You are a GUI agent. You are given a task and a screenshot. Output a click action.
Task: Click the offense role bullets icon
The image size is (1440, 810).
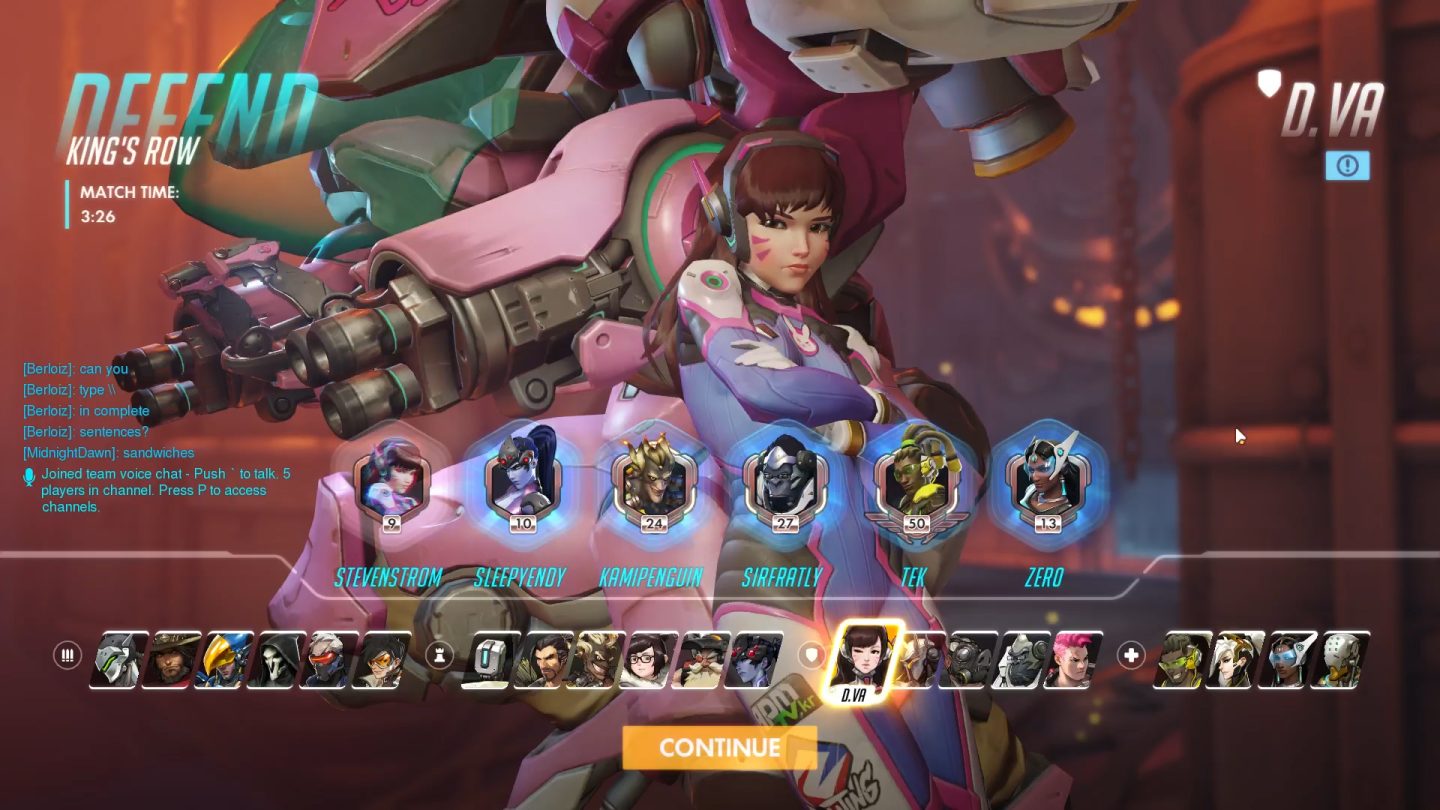68,655
